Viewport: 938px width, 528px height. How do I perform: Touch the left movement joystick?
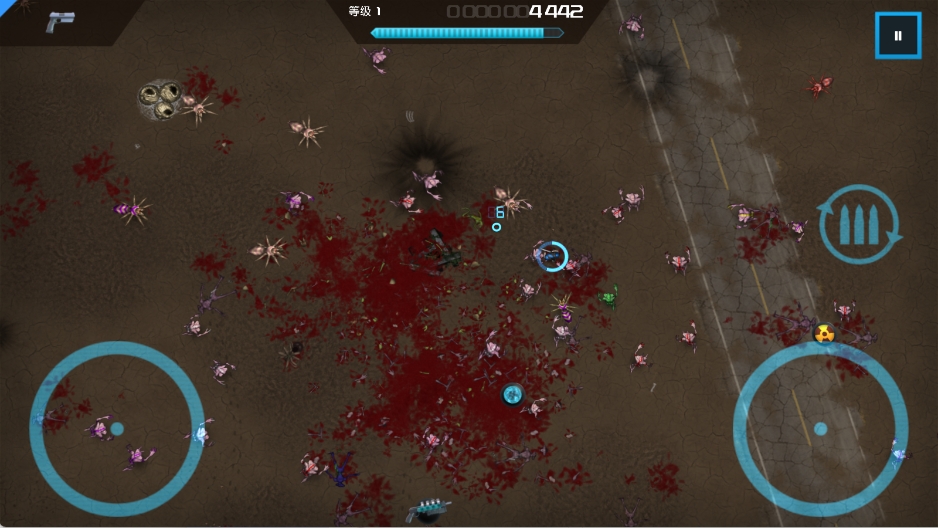pos(117,428)
